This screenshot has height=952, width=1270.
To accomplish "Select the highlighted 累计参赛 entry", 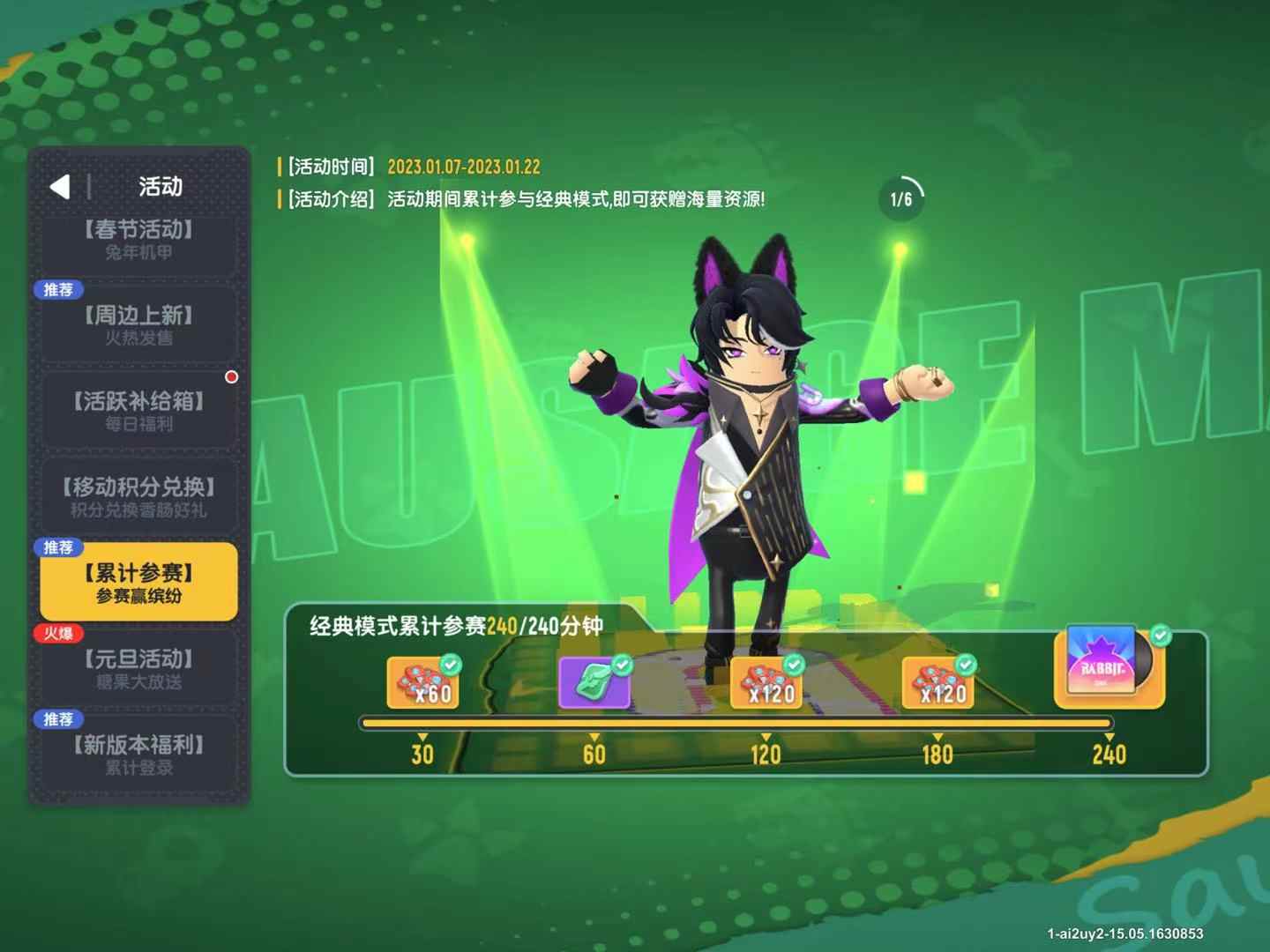I will click(138, 582).
